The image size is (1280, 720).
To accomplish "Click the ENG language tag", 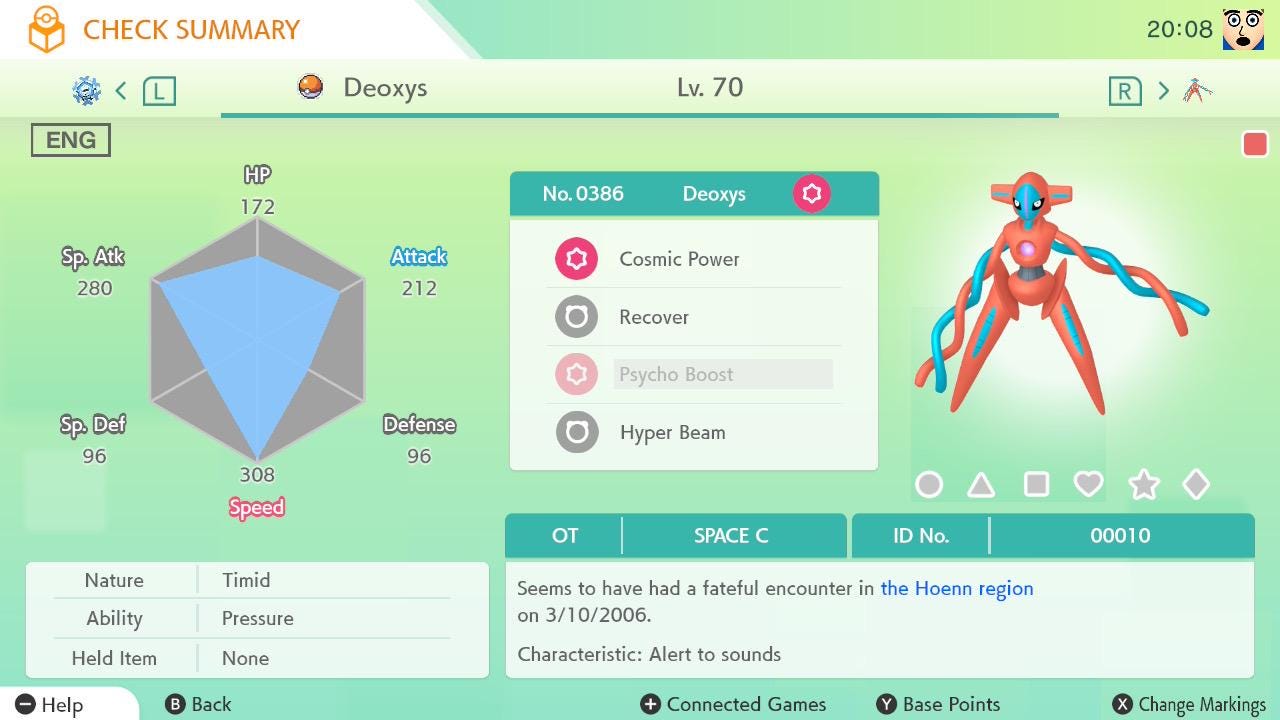I will 71,140.
